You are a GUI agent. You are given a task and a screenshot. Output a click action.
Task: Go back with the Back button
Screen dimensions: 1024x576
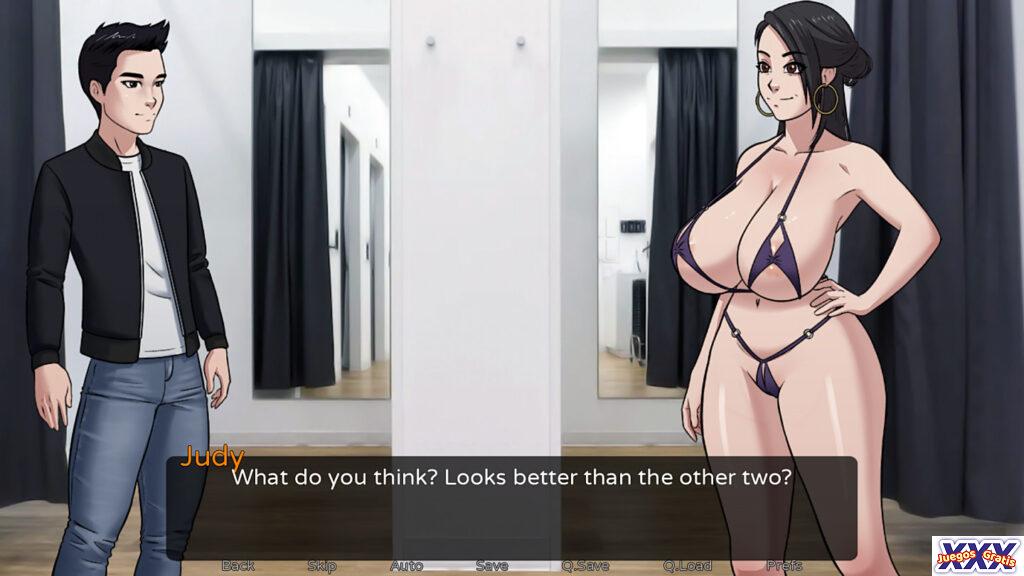click(237, 565)
